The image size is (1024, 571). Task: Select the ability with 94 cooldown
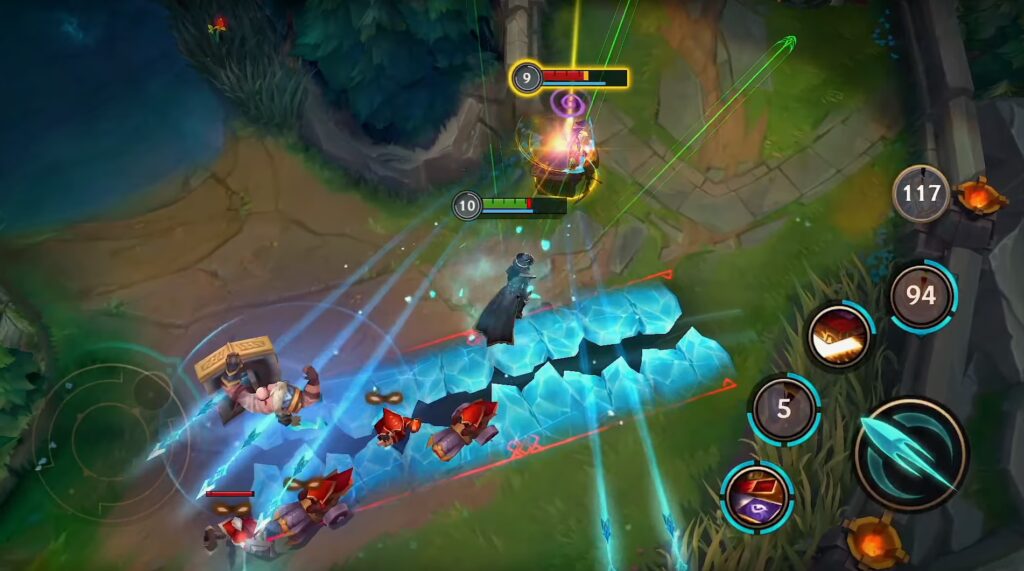click(921, 296)
